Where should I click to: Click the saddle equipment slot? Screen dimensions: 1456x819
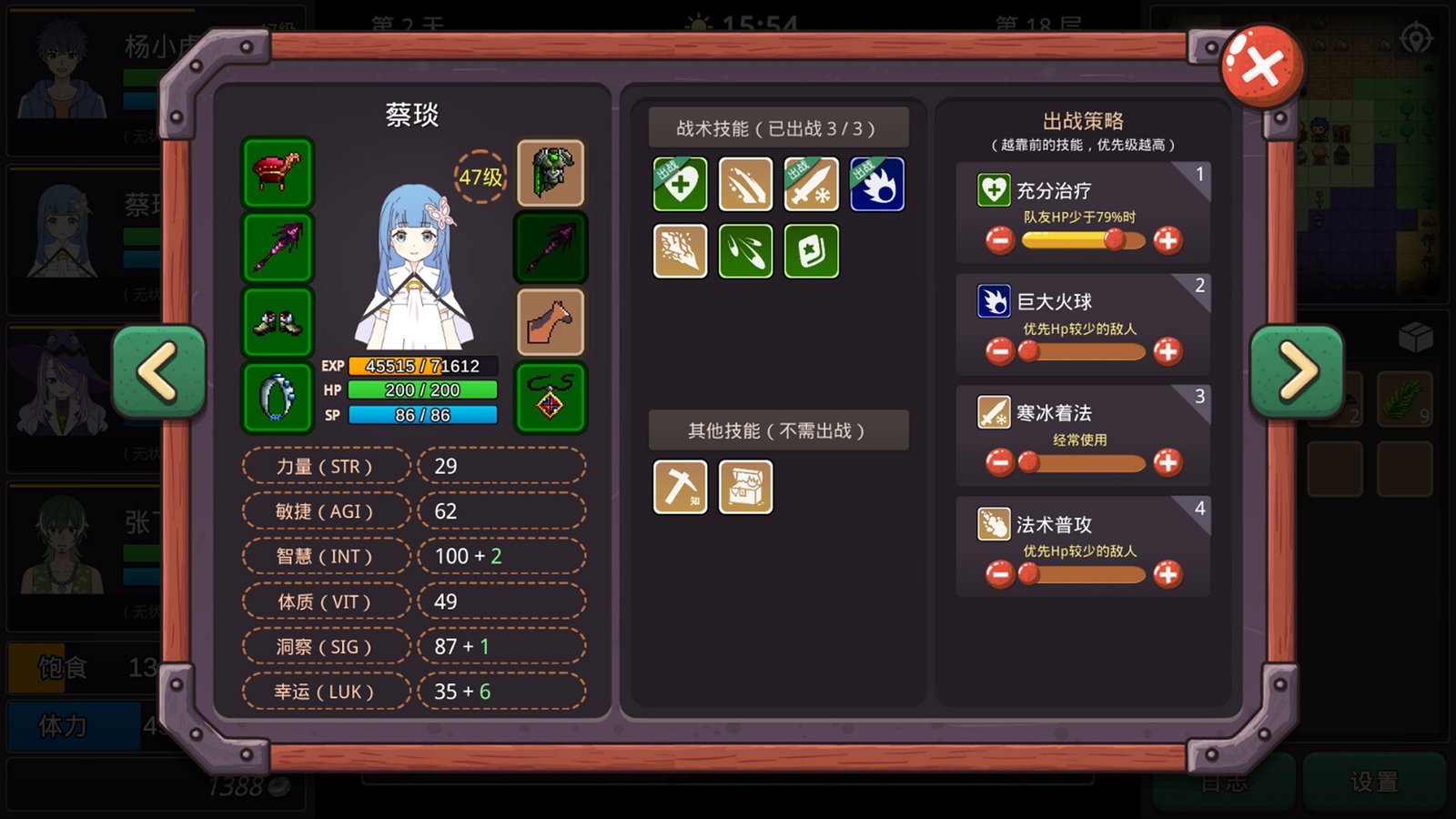click(278, 171)
